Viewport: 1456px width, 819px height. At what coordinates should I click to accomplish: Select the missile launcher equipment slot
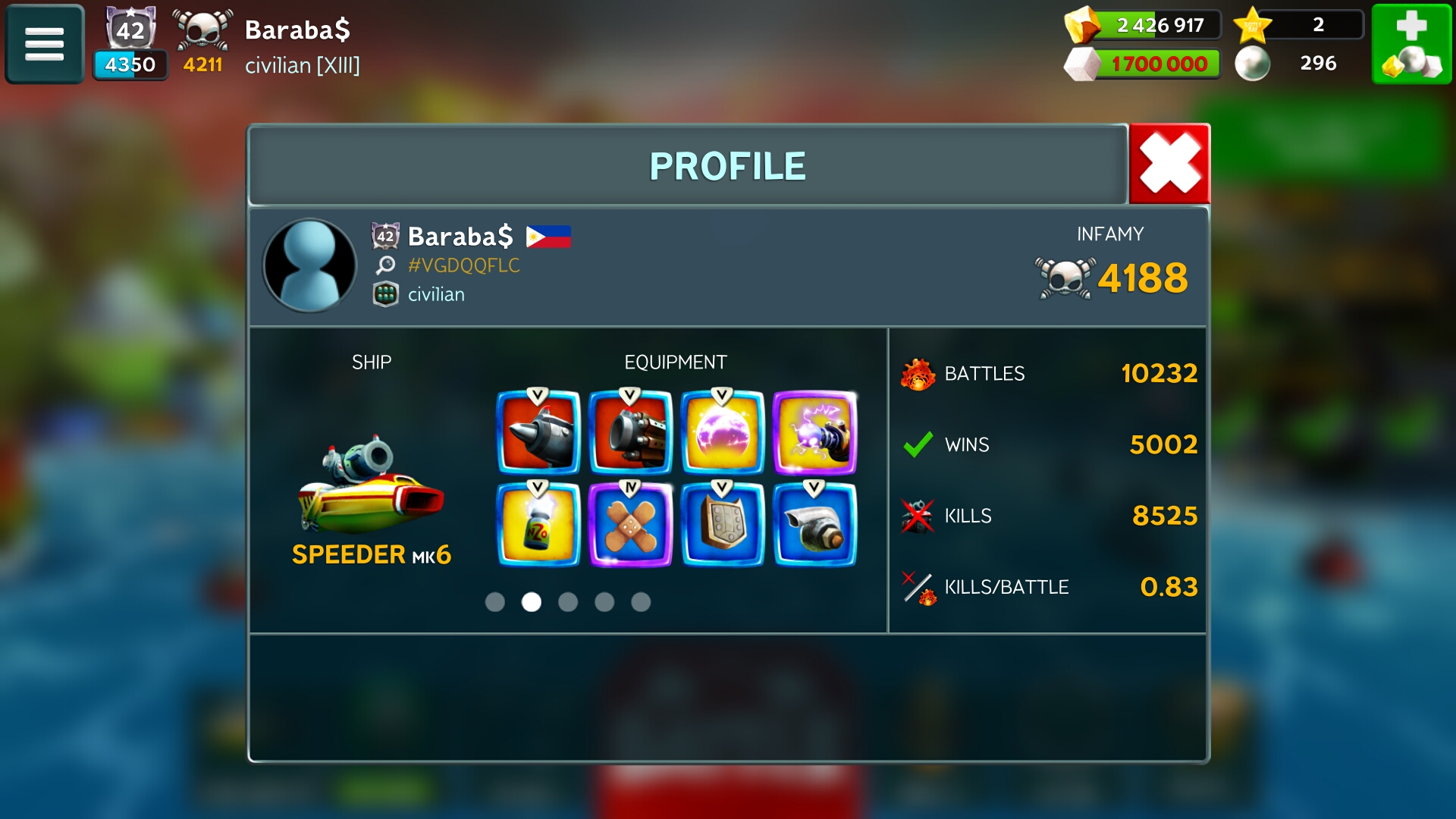[x=538, y=432]
